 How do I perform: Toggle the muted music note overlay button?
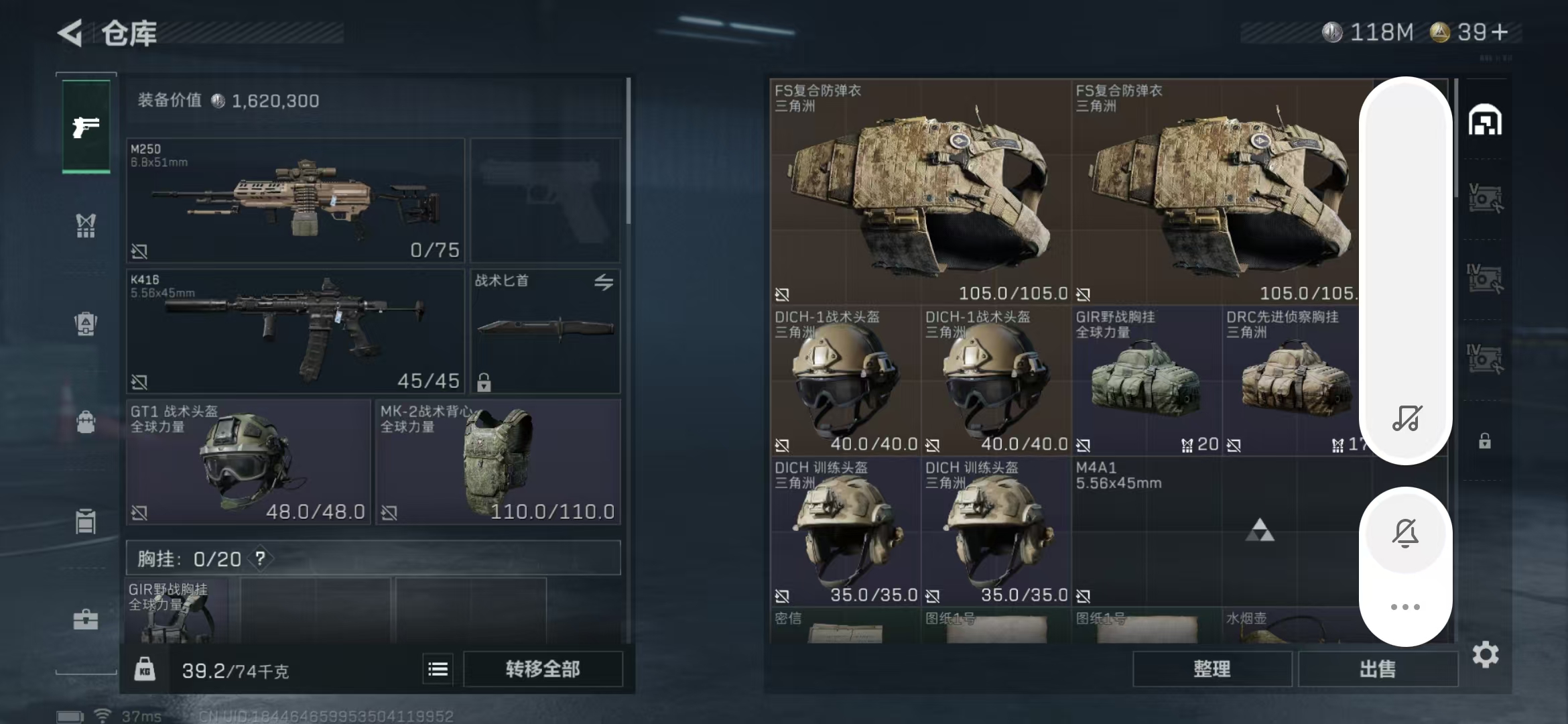tap(1406, 418)
